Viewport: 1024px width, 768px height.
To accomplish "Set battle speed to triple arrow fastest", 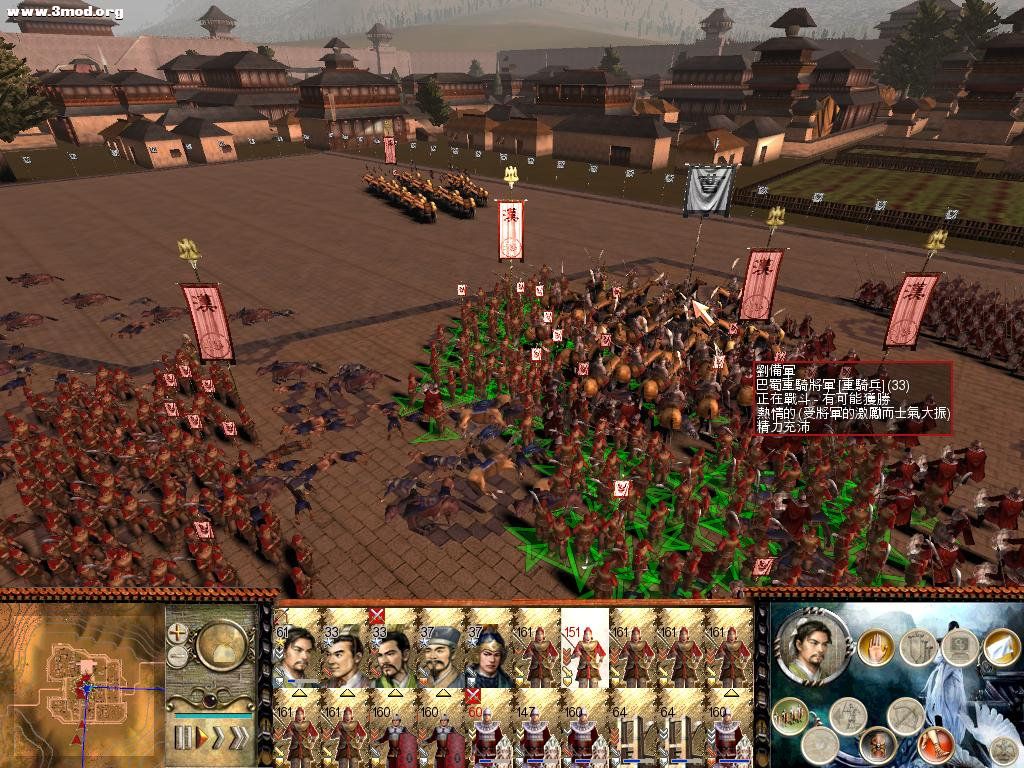I will (243, 738).
